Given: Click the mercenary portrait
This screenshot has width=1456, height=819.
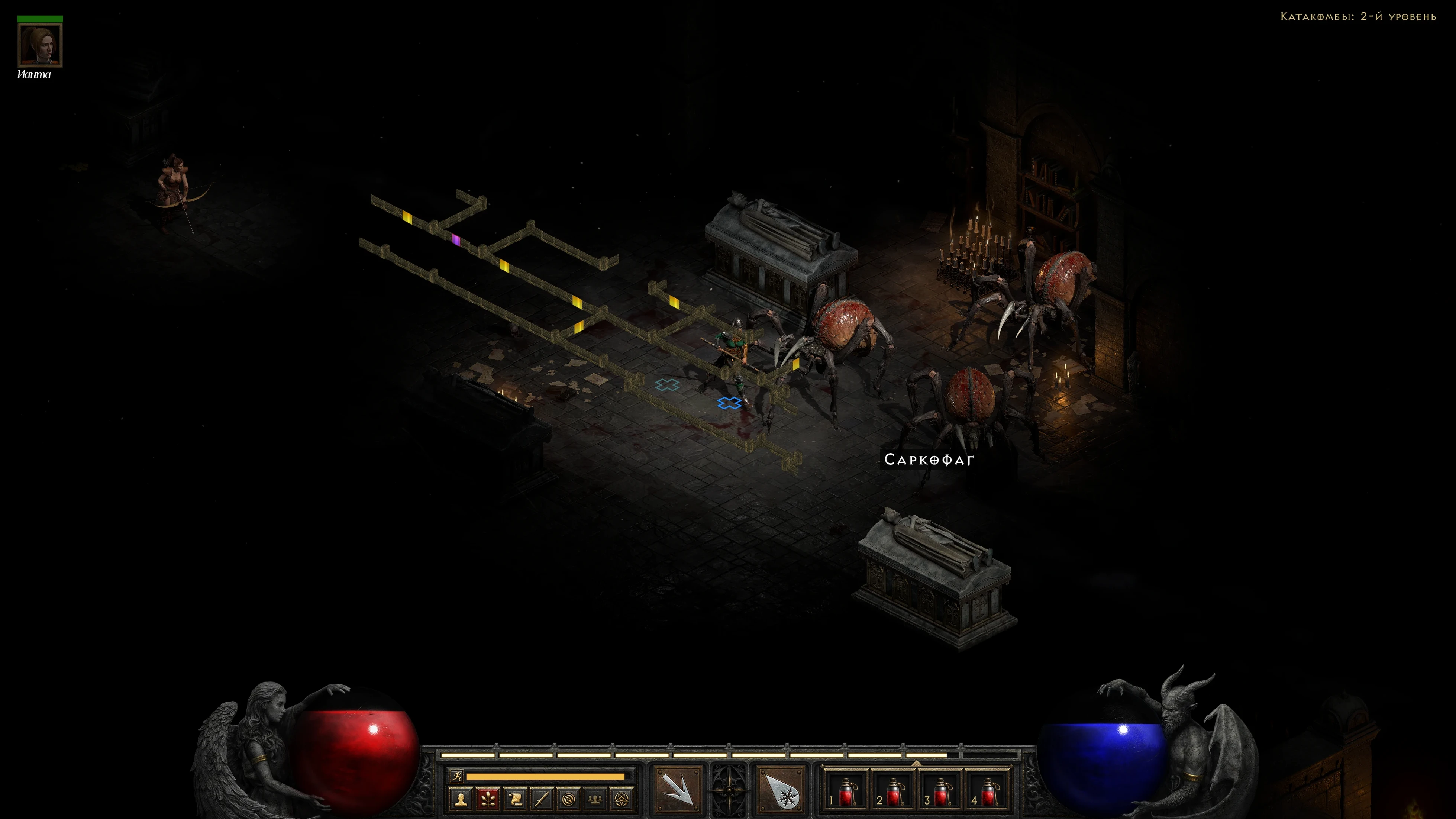Looking at the screenshot, I should click(40, 45).
